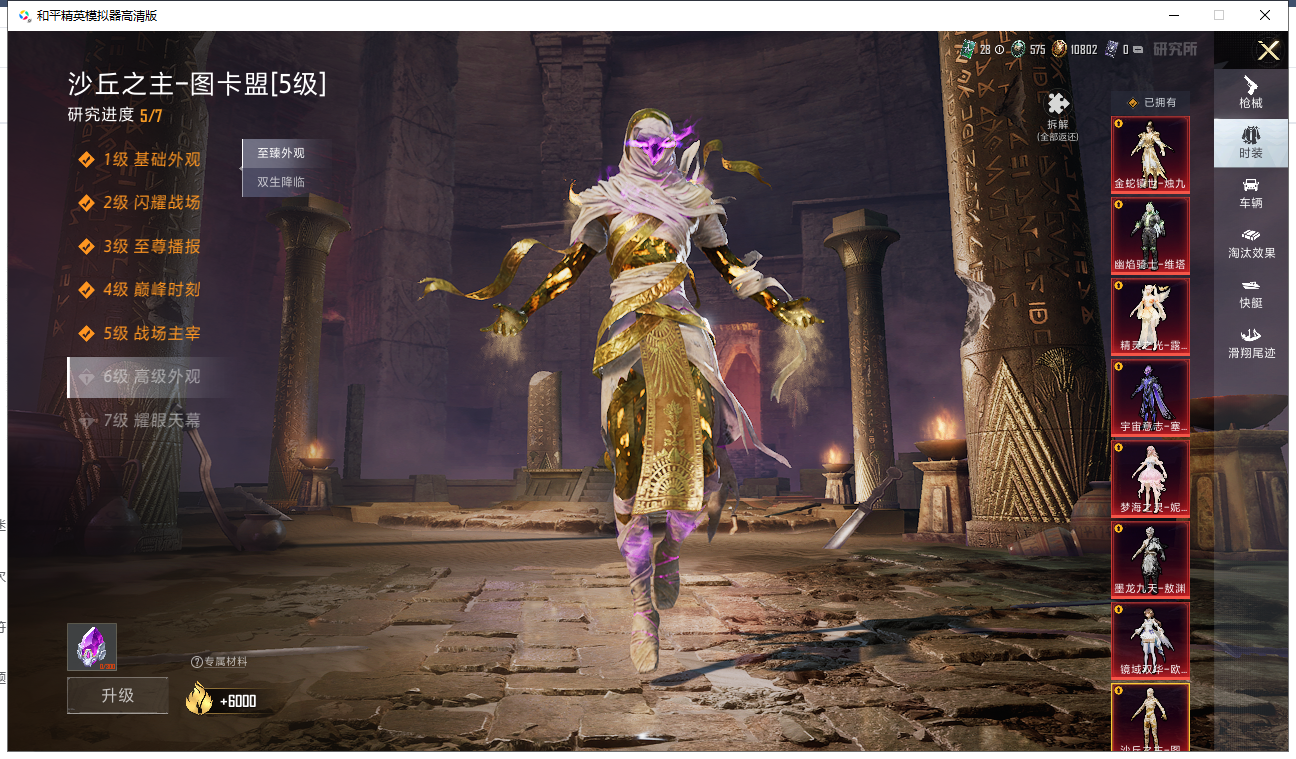Open the 专属材料 help link

pyautogui.click(x=219, y=661)
